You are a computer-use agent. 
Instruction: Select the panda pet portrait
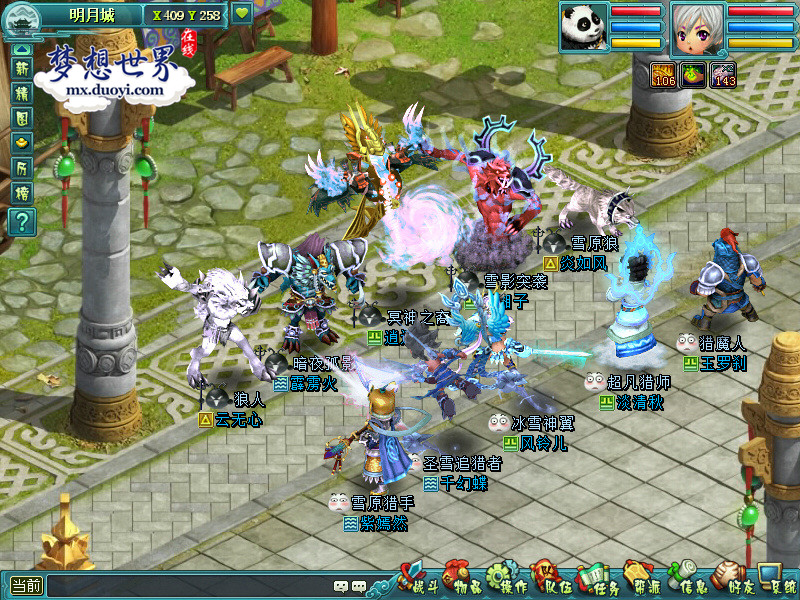pyautogui.click(x=583, y=26)
